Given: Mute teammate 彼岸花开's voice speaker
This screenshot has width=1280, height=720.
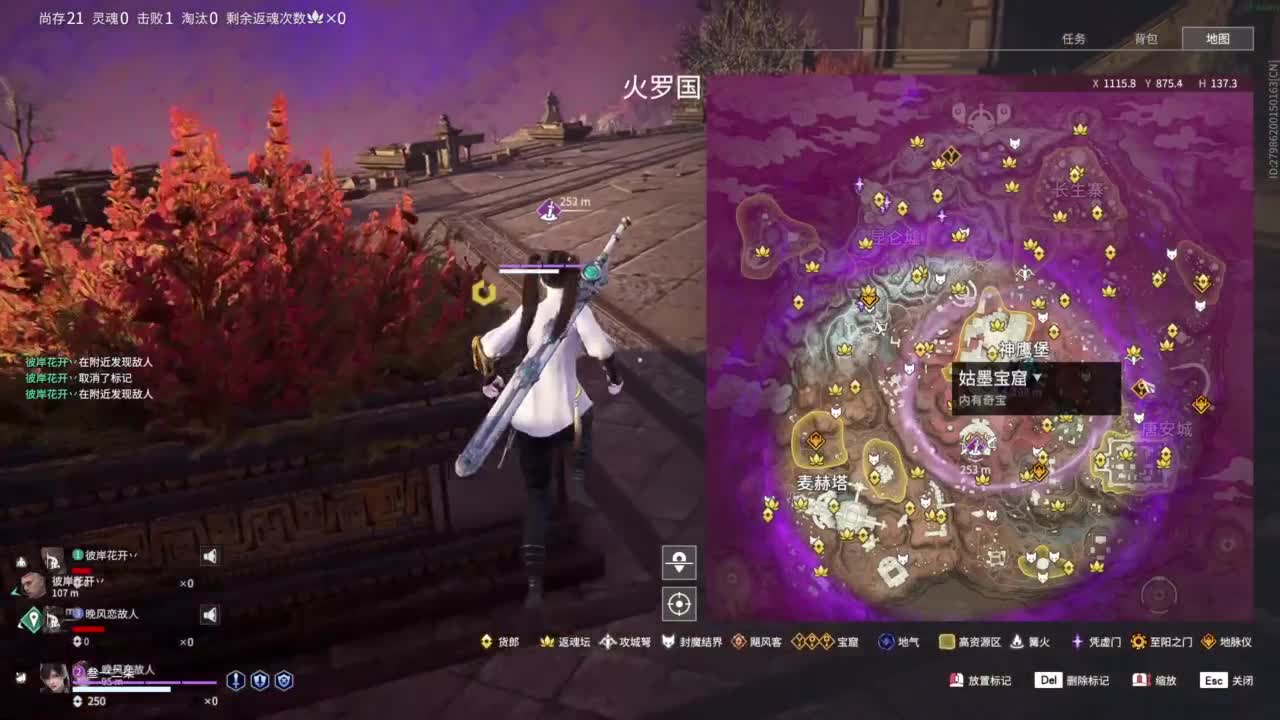Looking at the screenshot, I should 209,556.
